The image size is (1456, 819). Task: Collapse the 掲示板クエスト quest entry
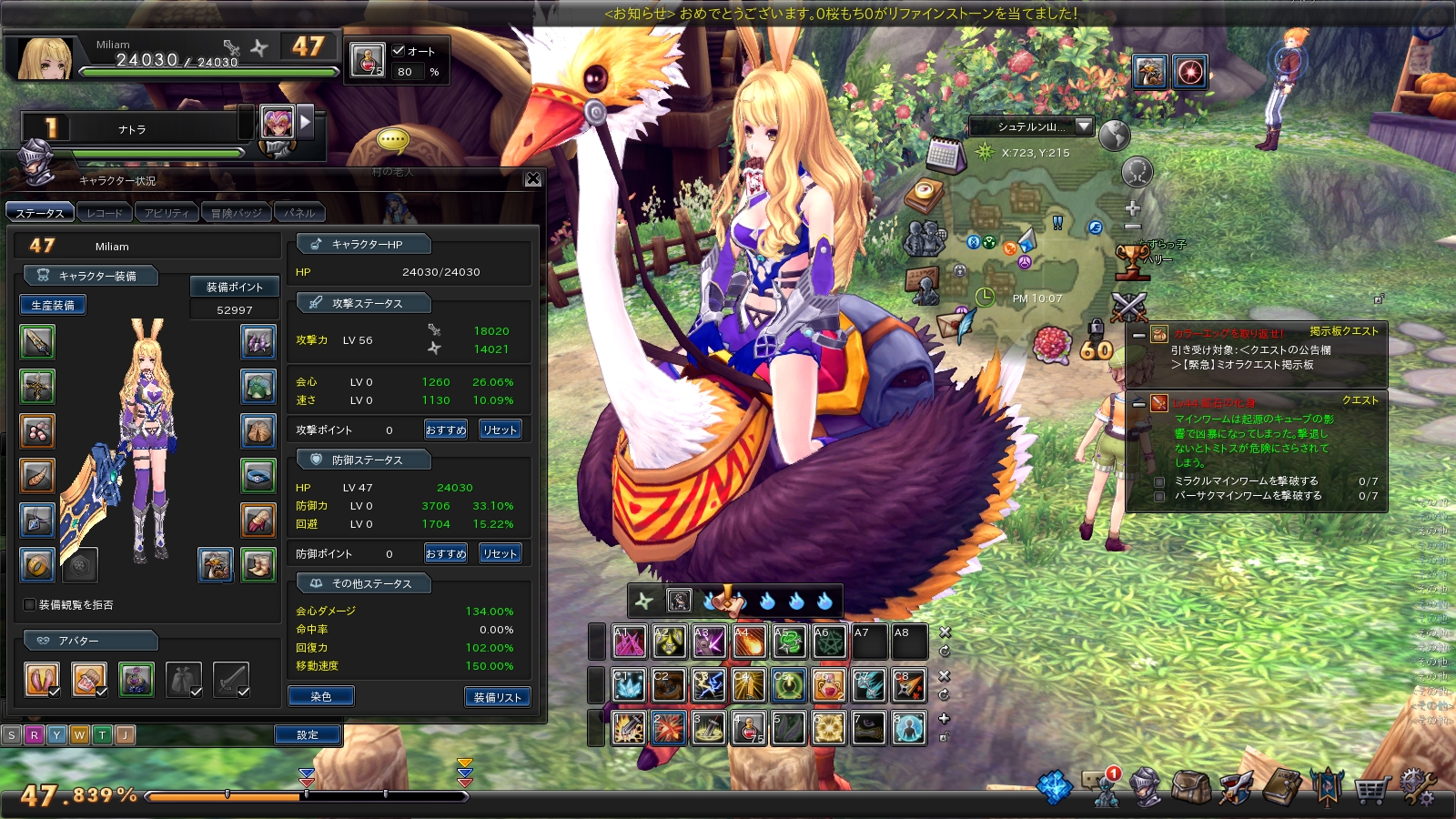(x=1138, y=334)
